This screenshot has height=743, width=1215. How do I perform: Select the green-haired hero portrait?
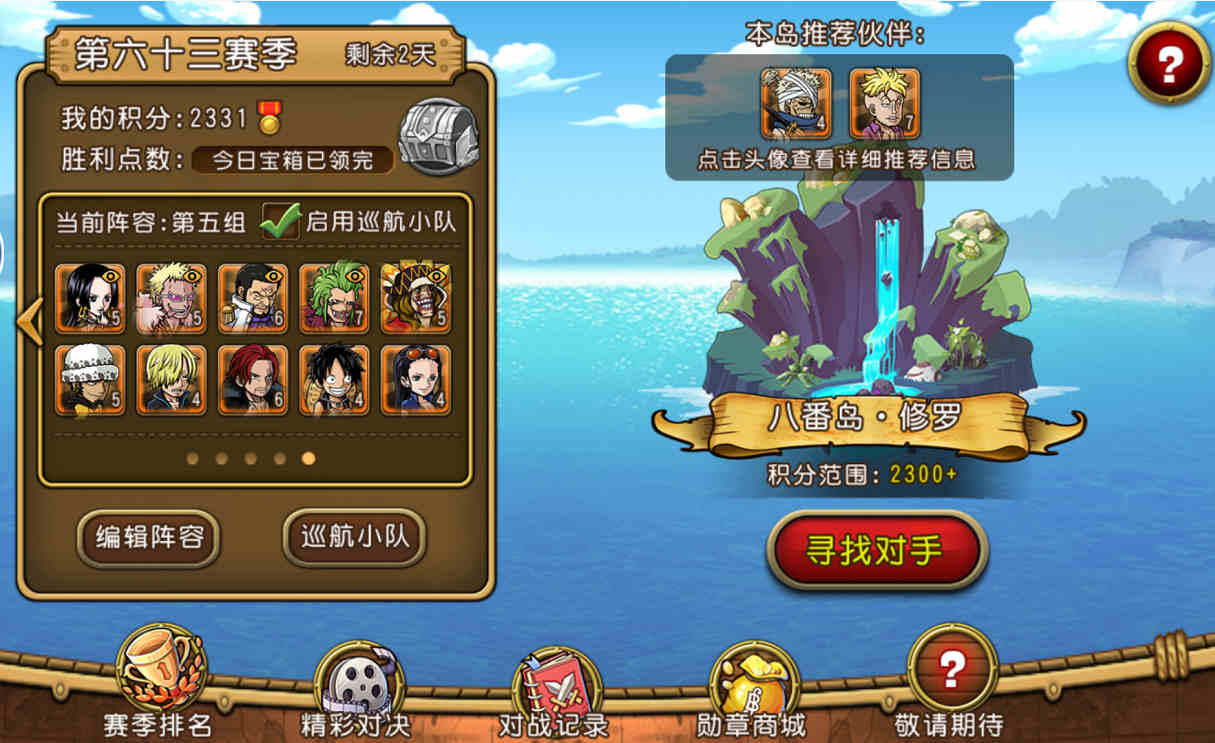334,298
